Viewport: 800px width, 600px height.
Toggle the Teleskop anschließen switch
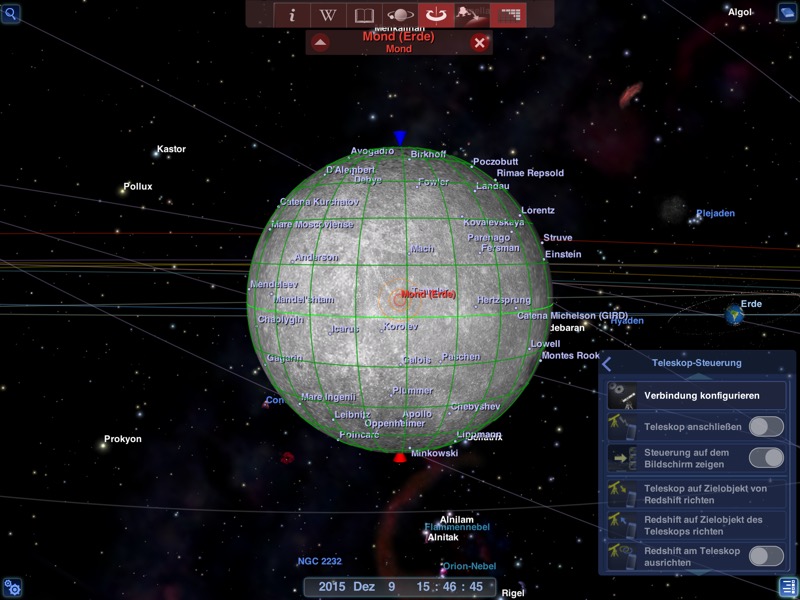click(x=766, y=427)
